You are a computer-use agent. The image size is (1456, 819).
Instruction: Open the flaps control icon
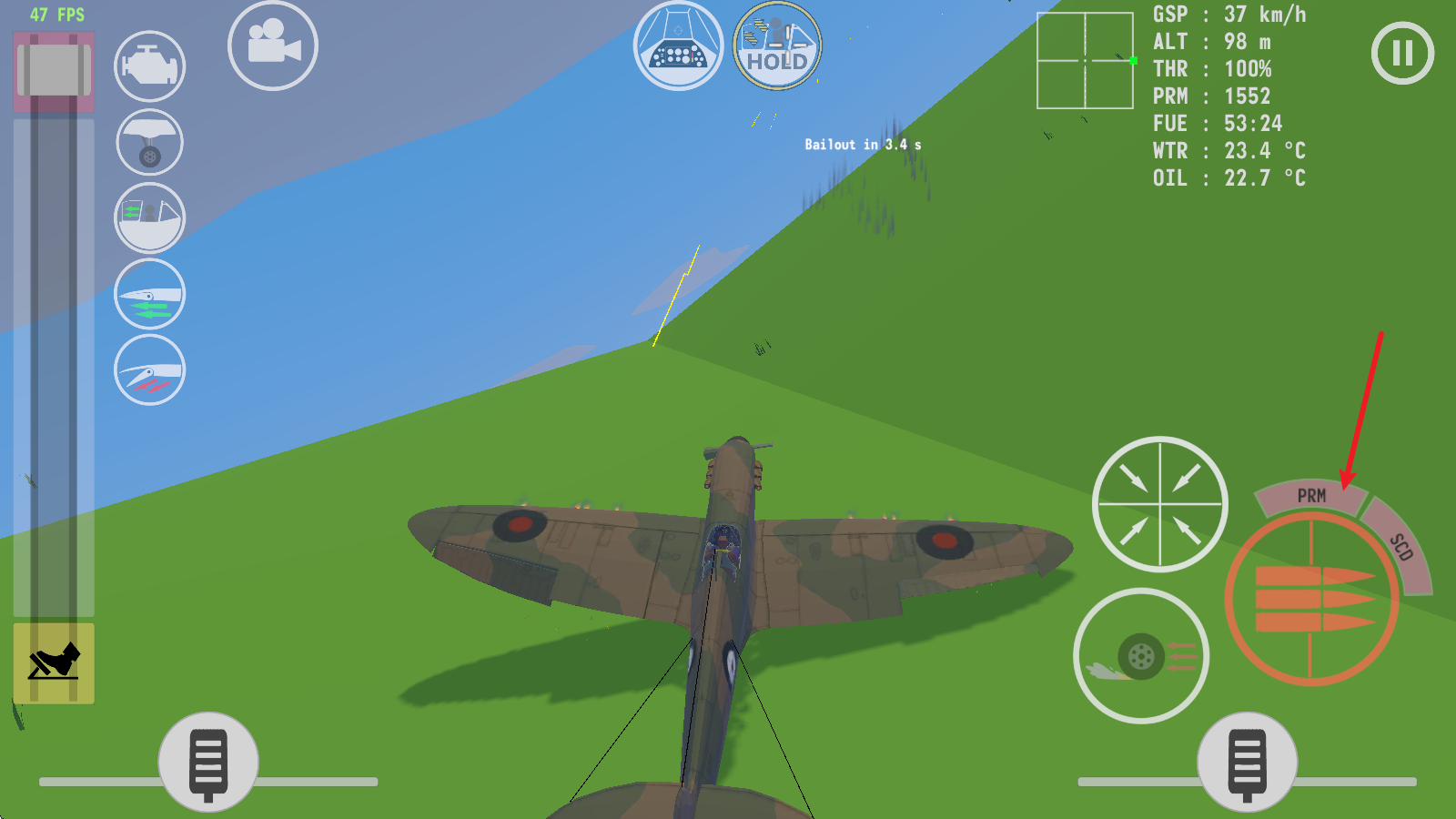pos(150,293)
